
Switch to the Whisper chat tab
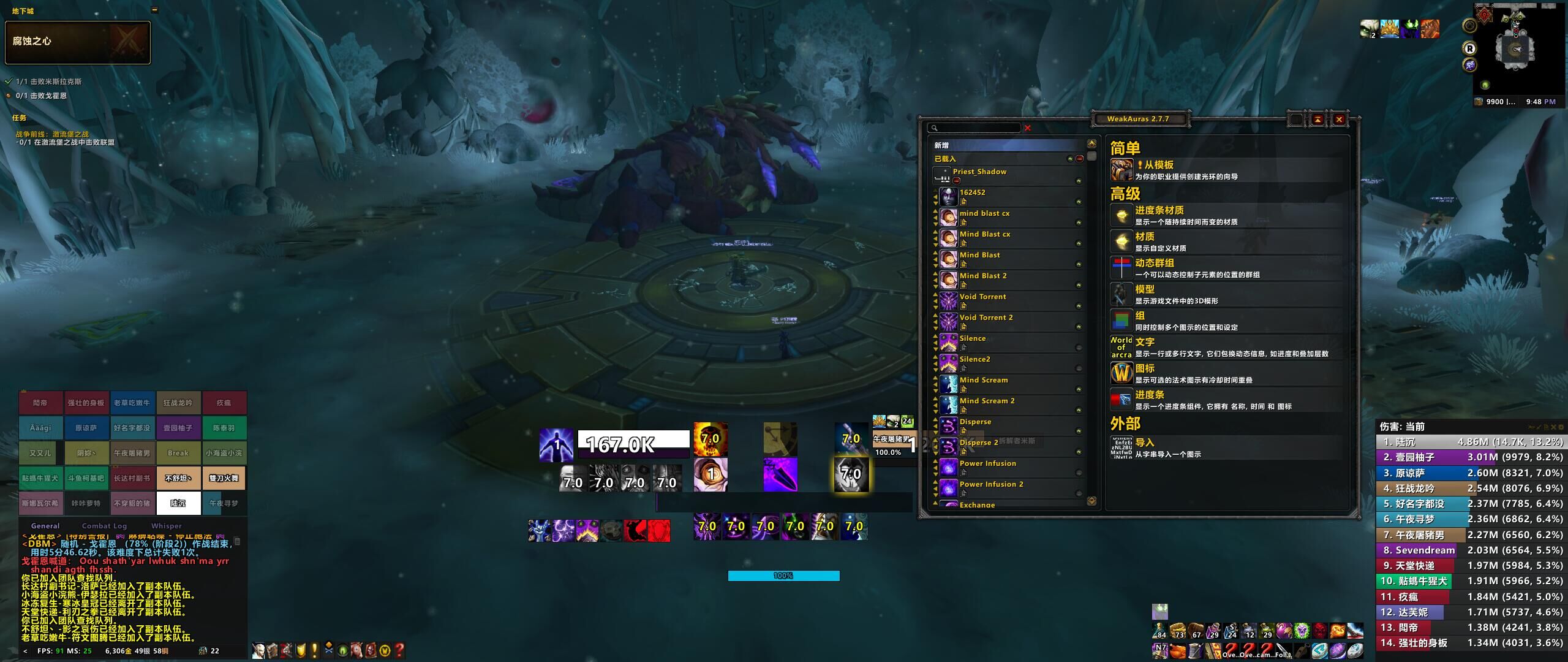166,526
